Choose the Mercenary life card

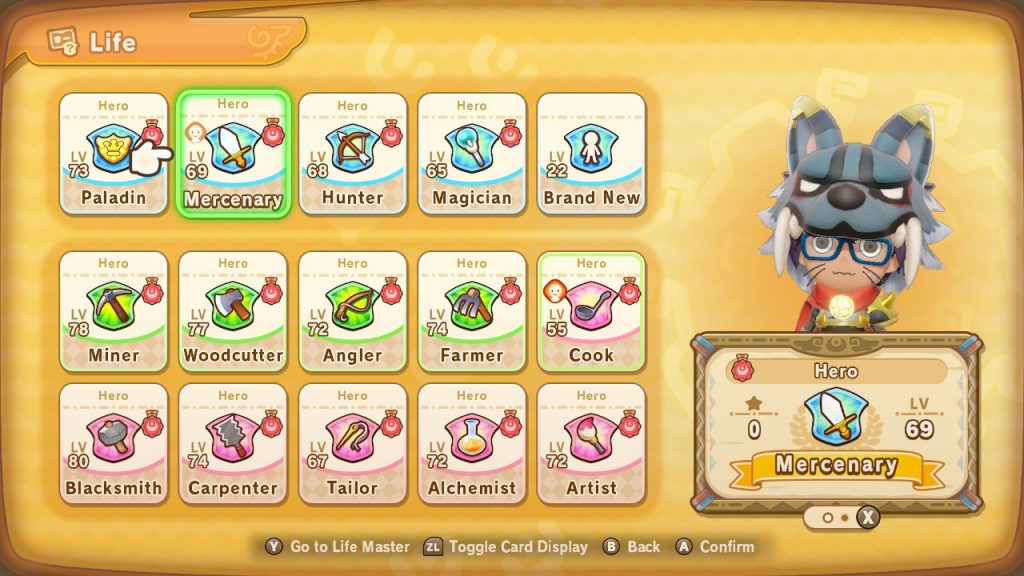point(233,153)
